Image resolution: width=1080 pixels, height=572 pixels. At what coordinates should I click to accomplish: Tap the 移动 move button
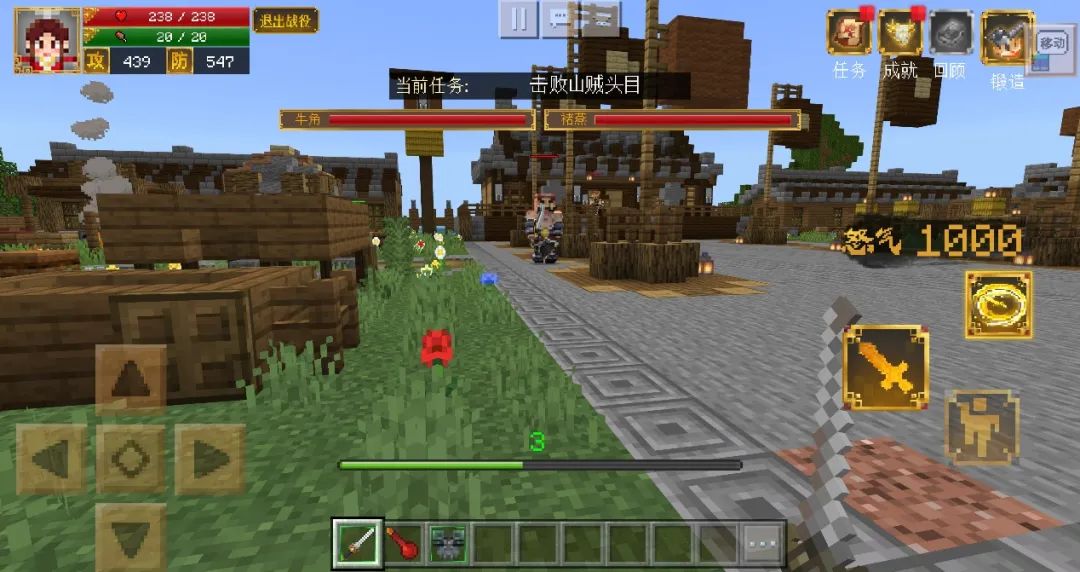[1052, 44]
